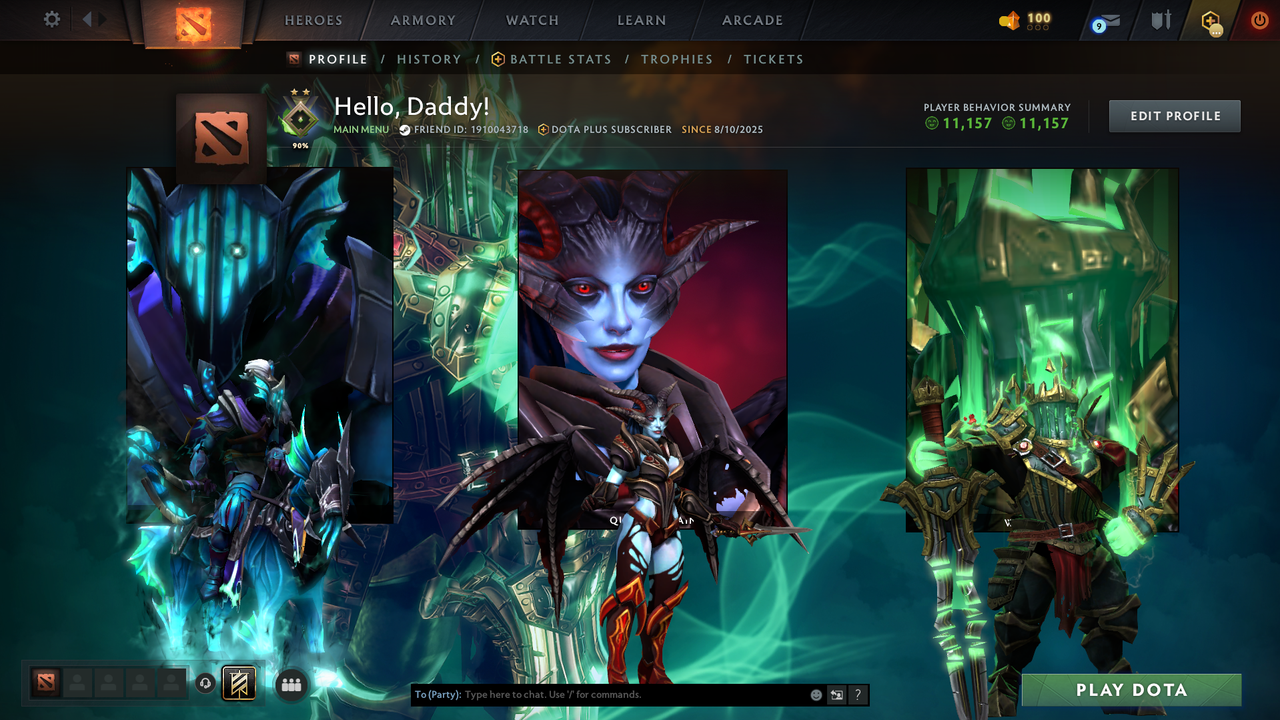Click the guild banner icon near party slots

239,683
